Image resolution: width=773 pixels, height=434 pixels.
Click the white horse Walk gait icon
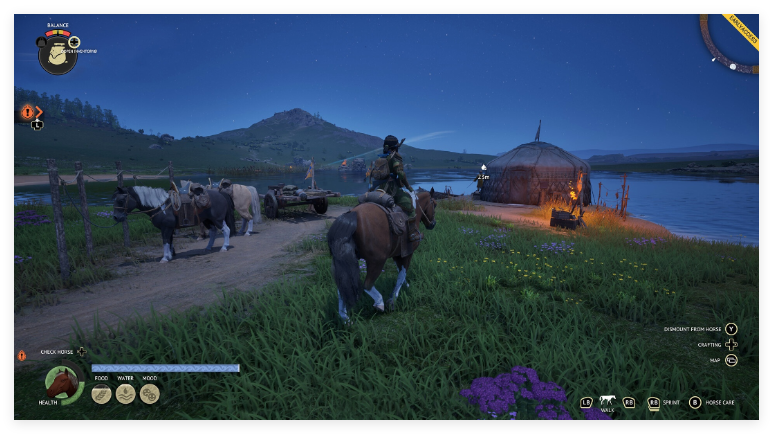tap(607, 401)
